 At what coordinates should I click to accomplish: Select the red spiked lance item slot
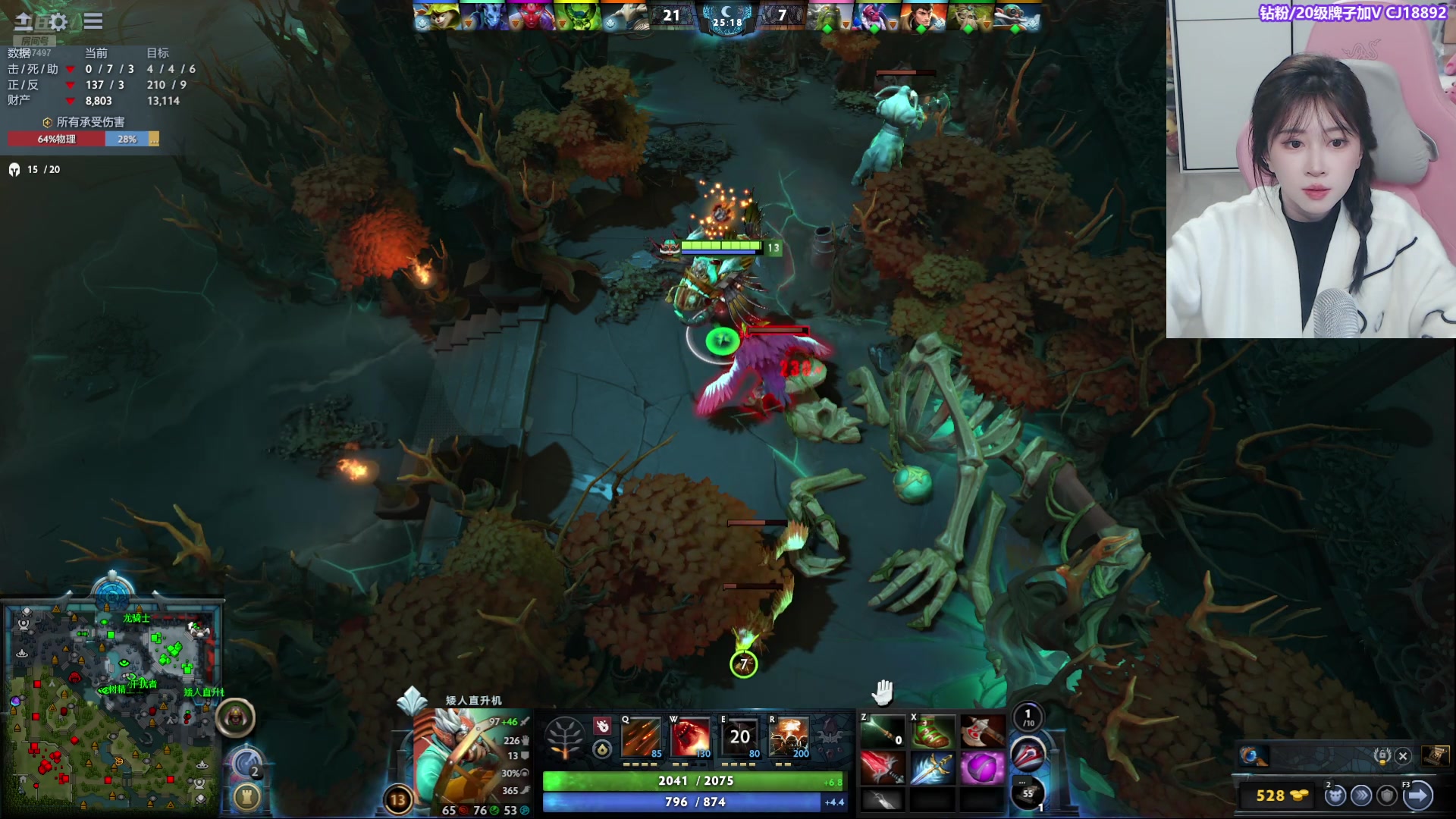tap(883, 767)
